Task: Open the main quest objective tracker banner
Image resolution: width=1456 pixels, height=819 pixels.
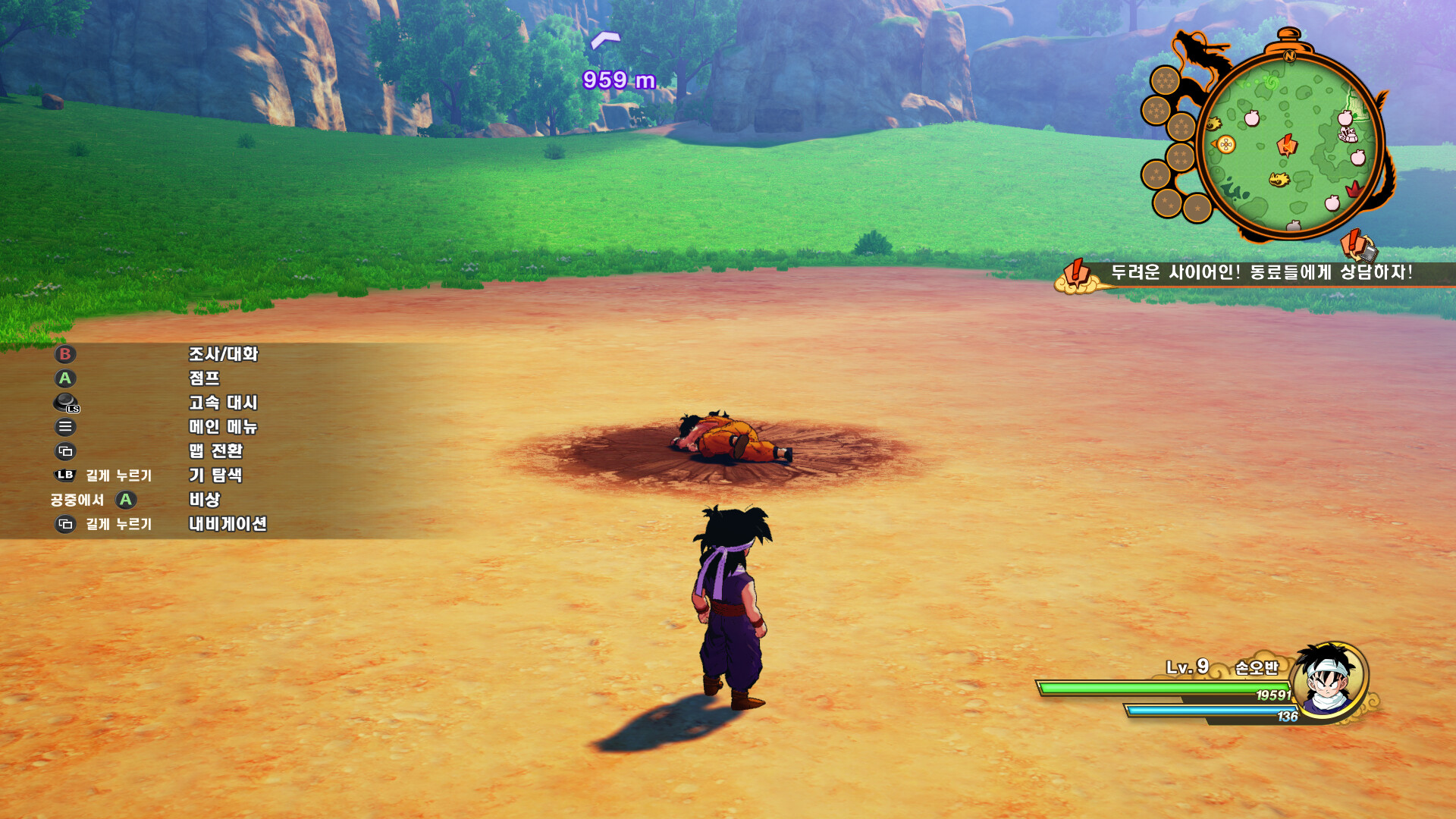Action: [1259, 273]
